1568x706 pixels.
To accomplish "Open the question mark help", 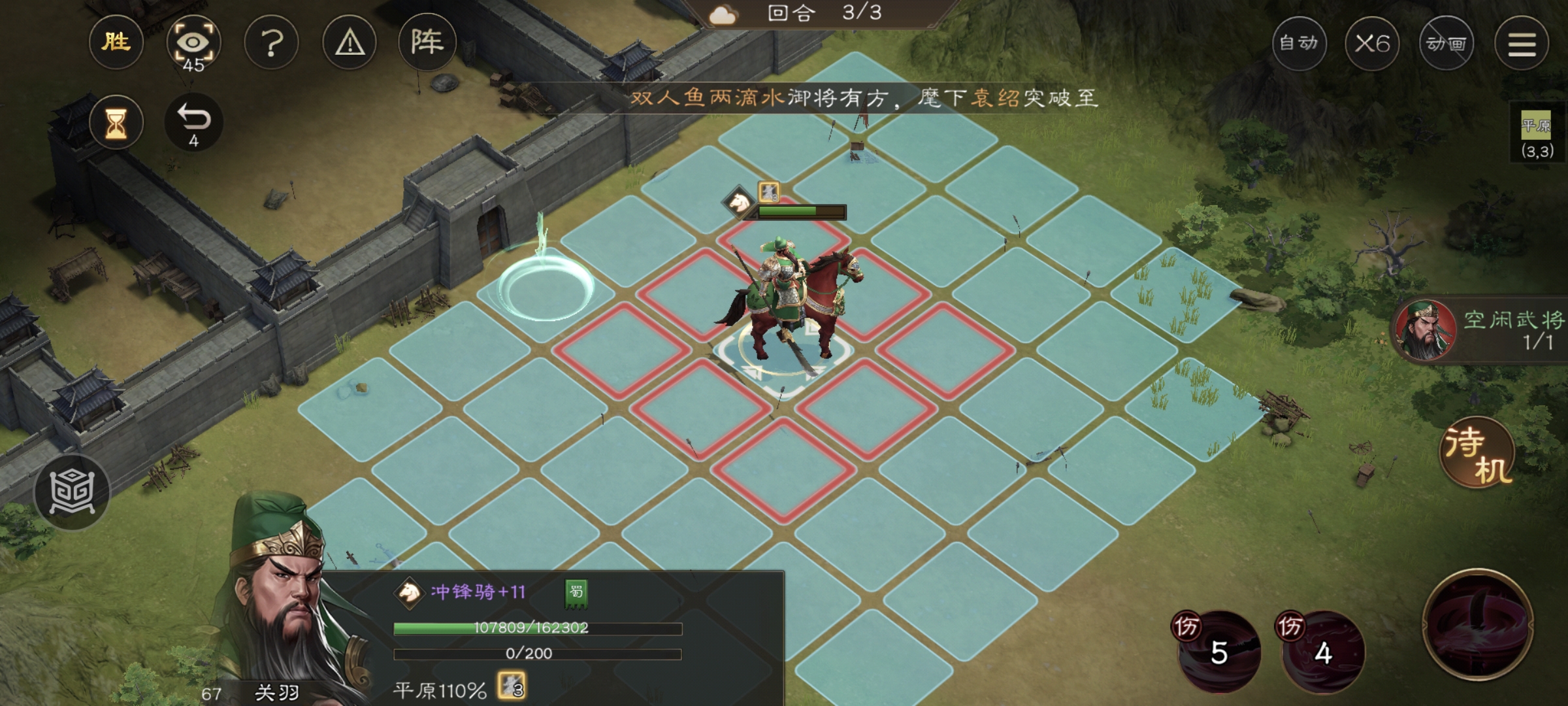I will point(271,43).
